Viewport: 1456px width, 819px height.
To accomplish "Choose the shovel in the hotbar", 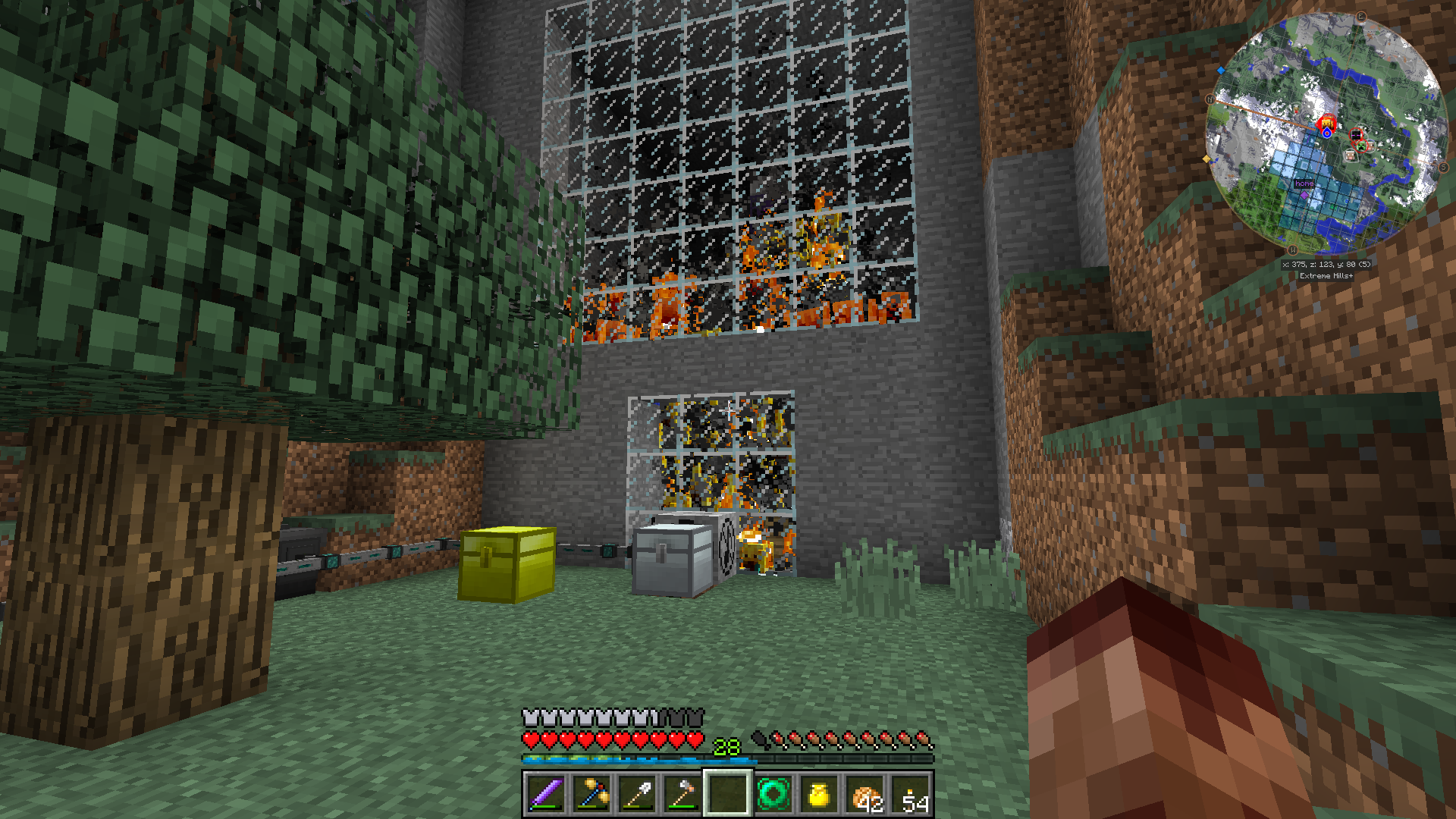I will [637, 794].
